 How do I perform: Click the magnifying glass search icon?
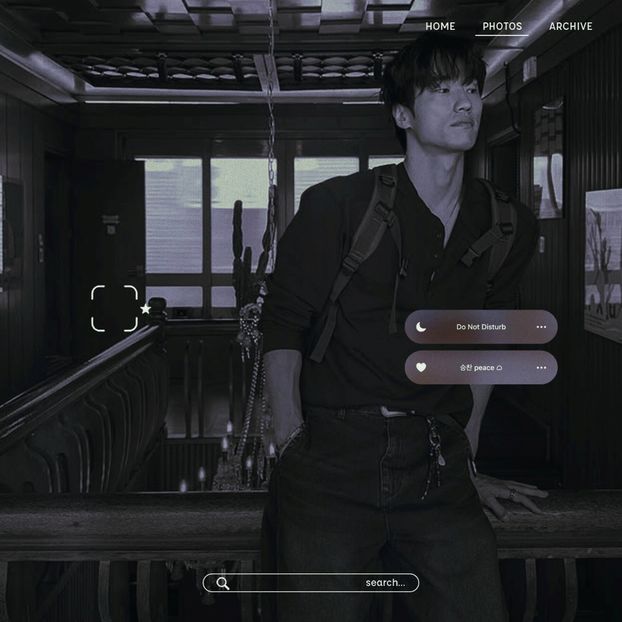pos(223,583)
